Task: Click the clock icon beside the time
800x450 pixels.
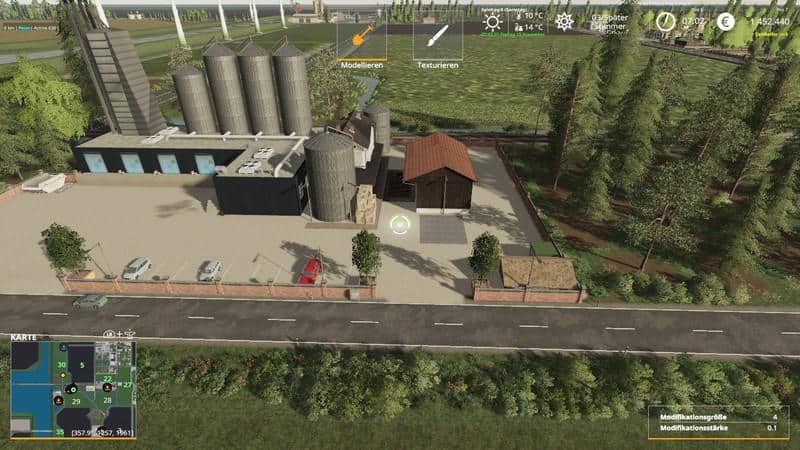Action: point(663,21)
